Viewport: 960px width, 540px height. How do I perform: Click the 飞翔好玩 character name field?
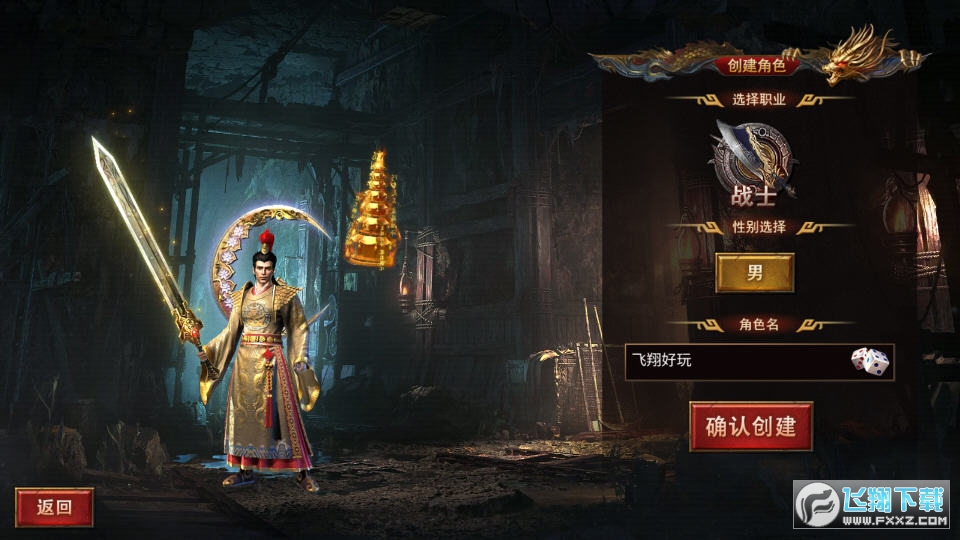(x=735, y=361)
